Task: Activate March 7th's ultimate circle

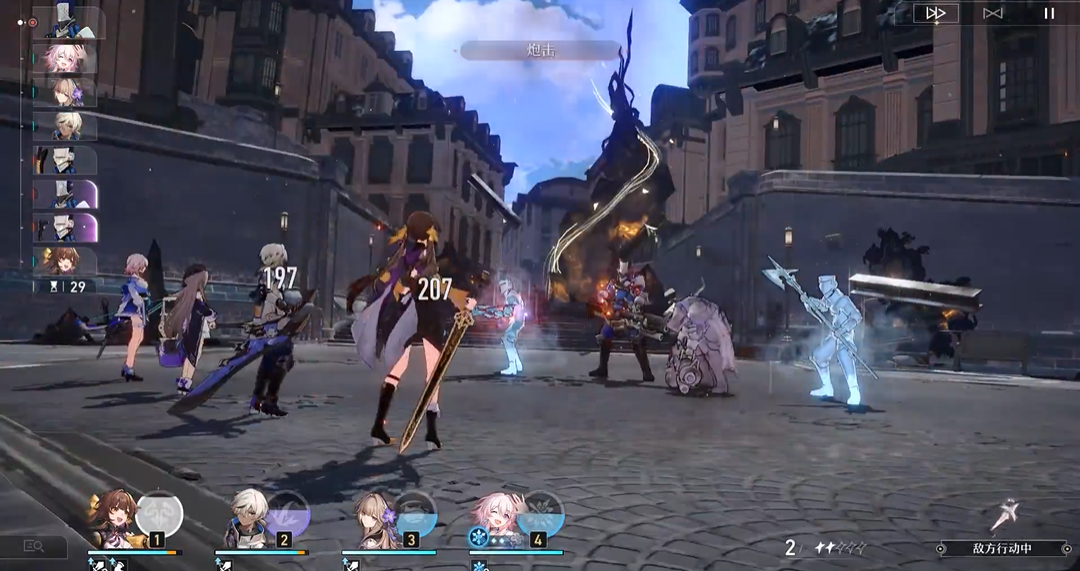Action: pyautogui.click(x=541, y=512)
